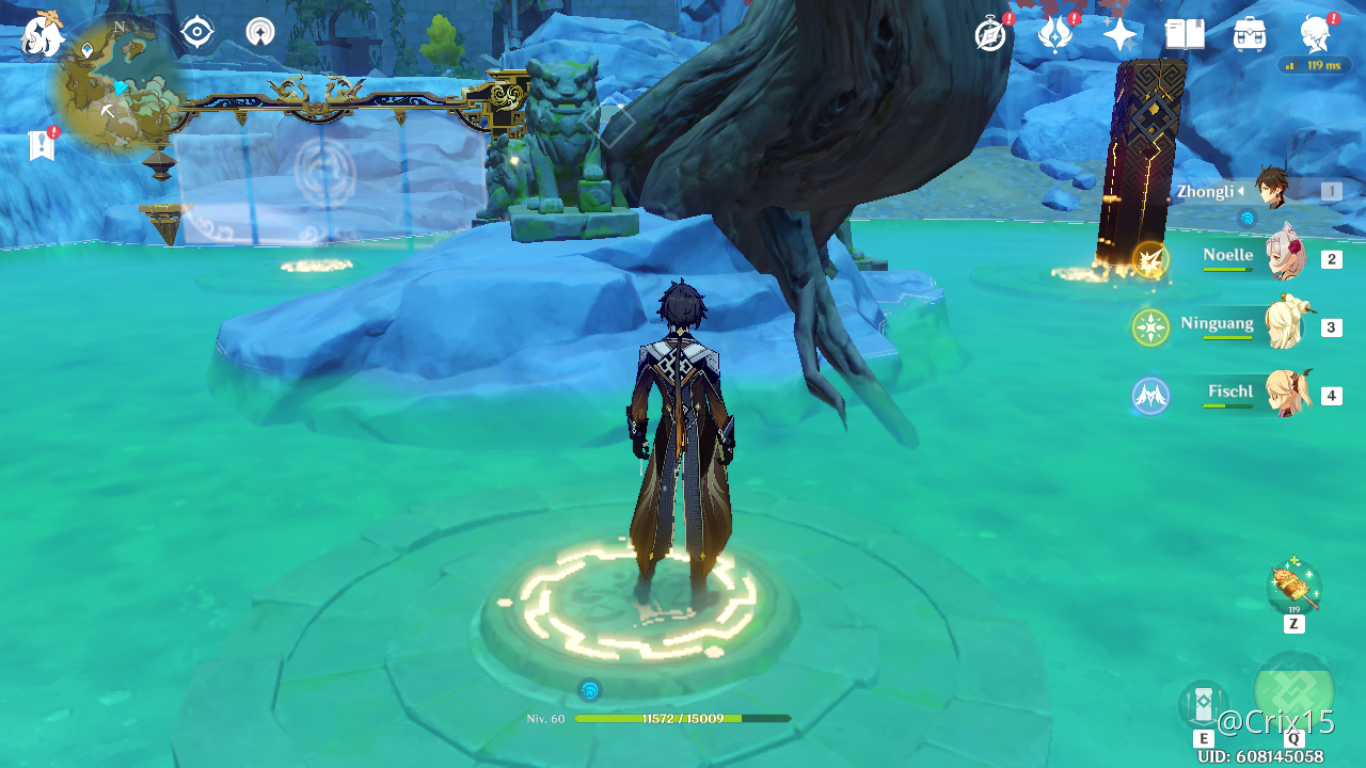Open the winged battle pass icon
Image resolution: width=1366 pixels, height=768 pixels.
click(x=1054, y=35)
